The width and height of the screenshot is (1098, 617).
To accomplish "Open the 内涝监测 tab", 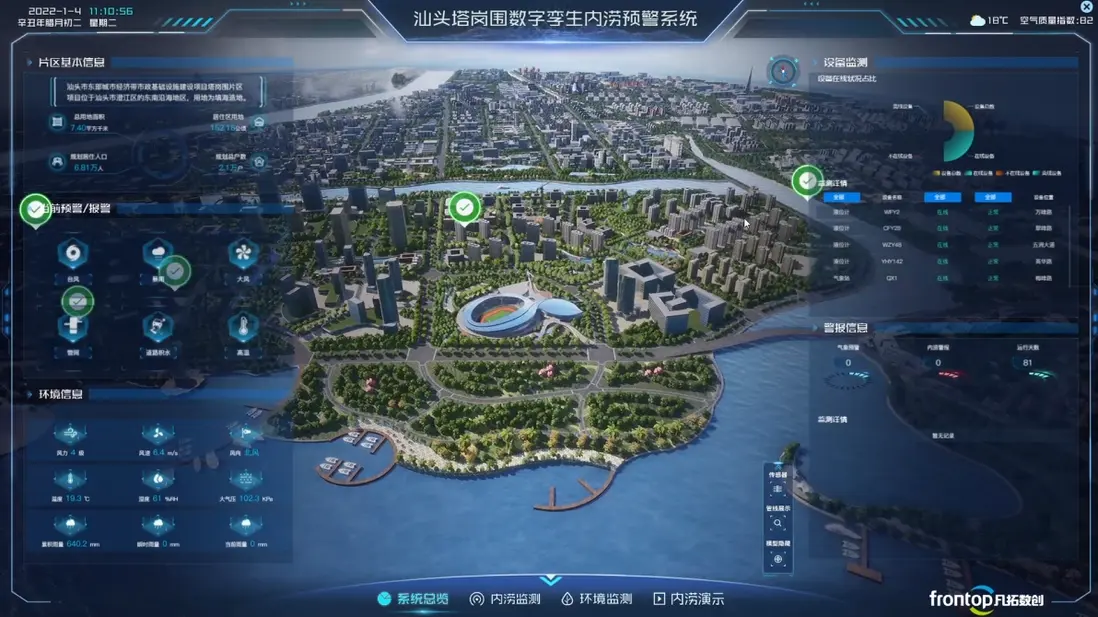I will 505,599.
